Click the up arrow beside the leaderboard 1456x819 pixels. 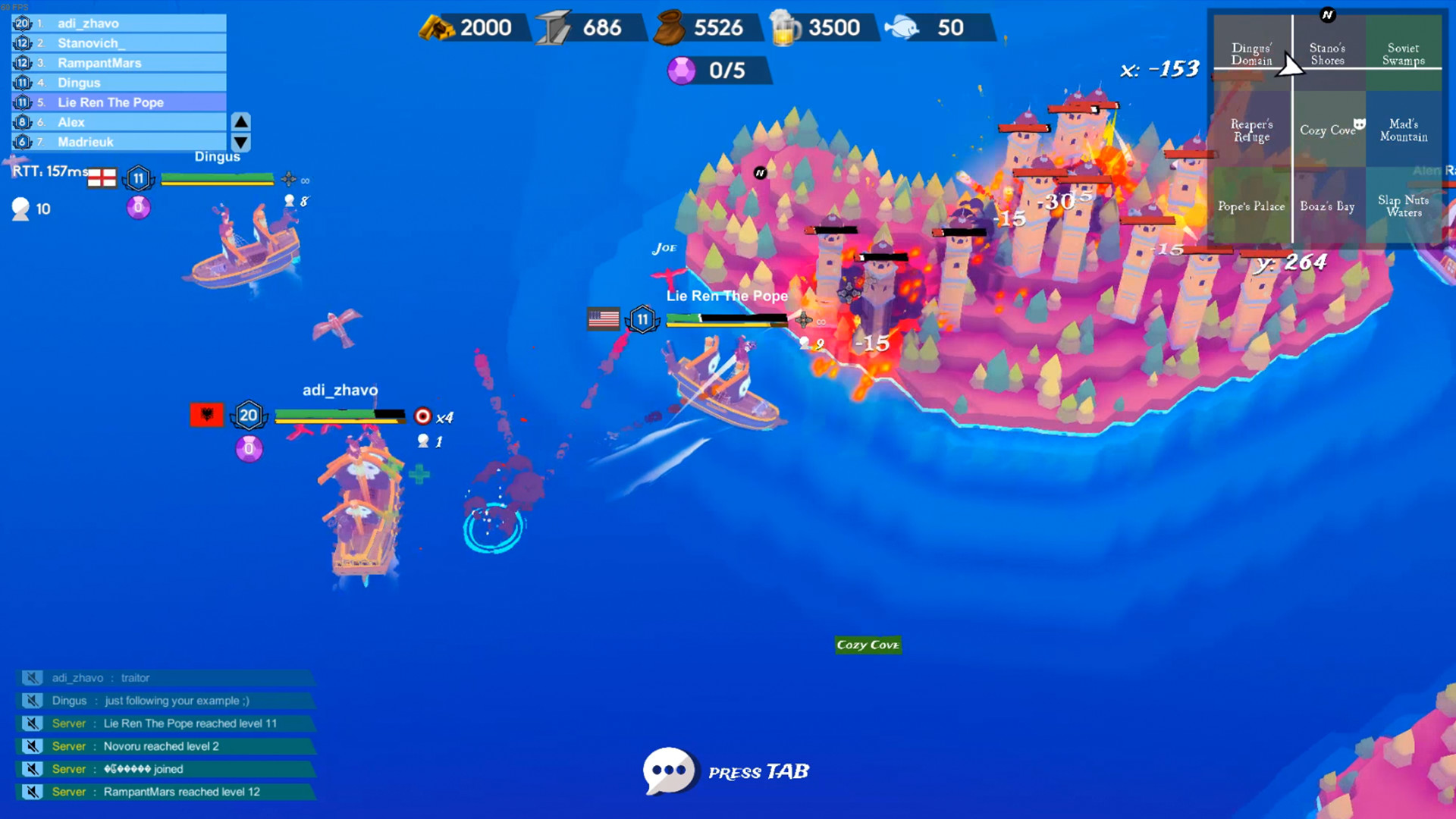tap(240, 121)
